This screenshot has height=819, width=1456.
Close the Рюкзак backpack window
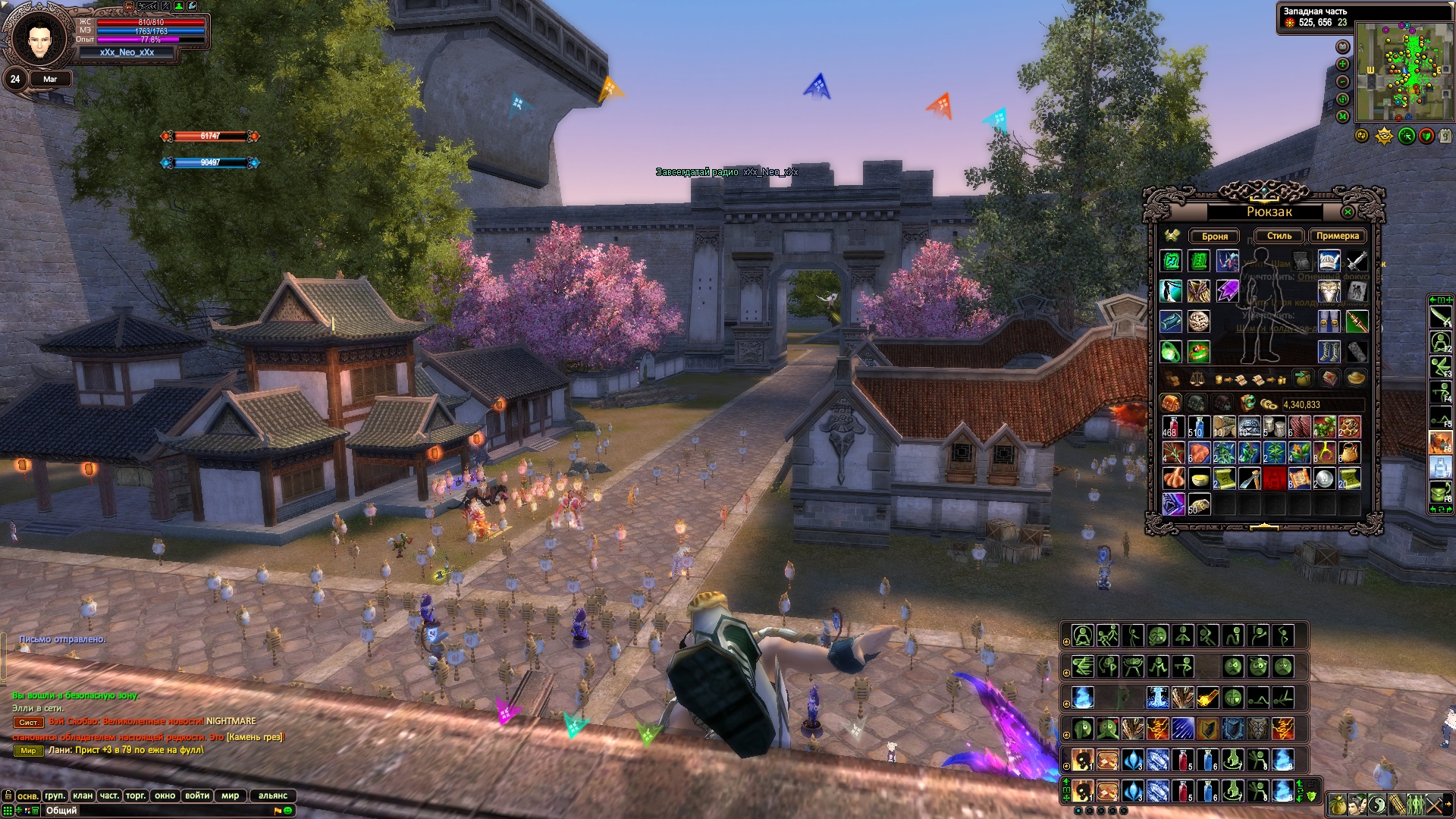[x=1348, y=212]
